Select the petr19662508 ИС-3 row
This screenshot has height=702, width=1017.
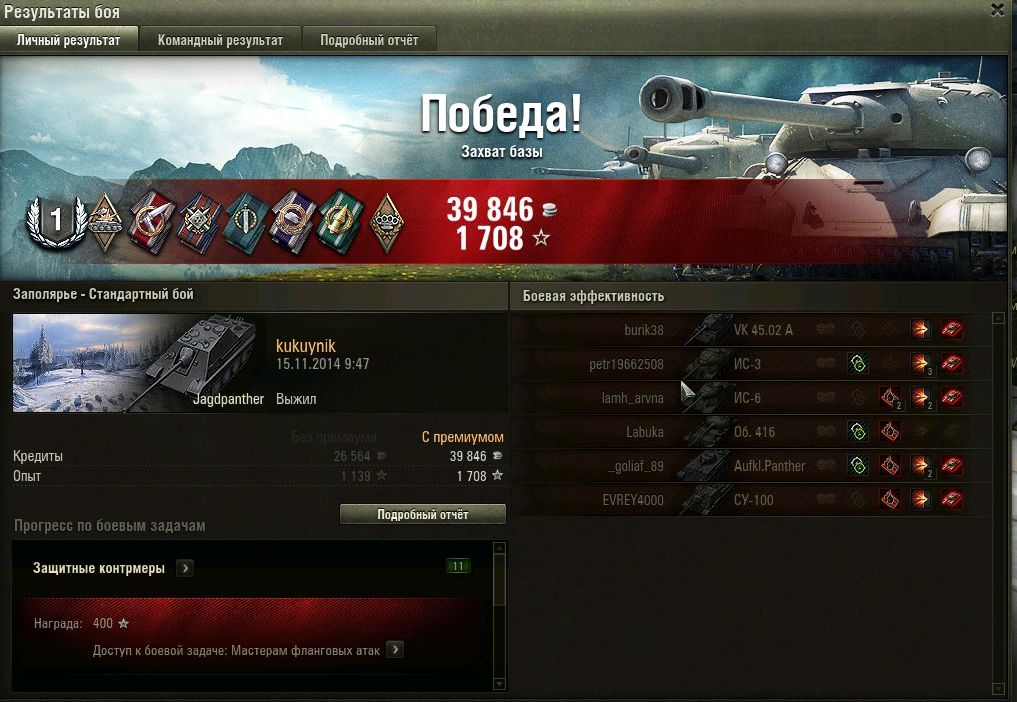740,364
